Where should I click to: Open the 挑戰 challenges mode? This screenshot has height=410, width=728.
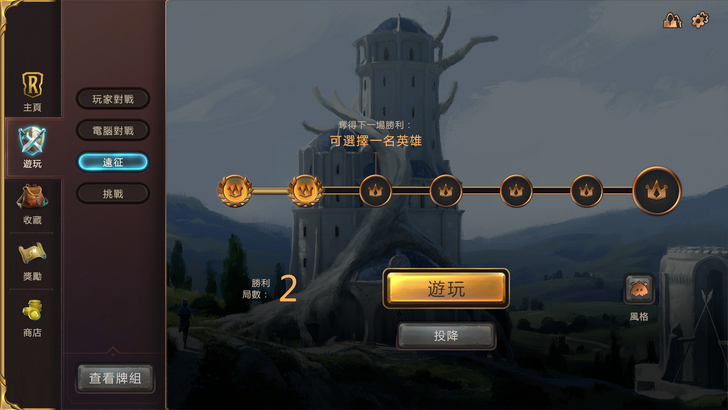point(113,193)
